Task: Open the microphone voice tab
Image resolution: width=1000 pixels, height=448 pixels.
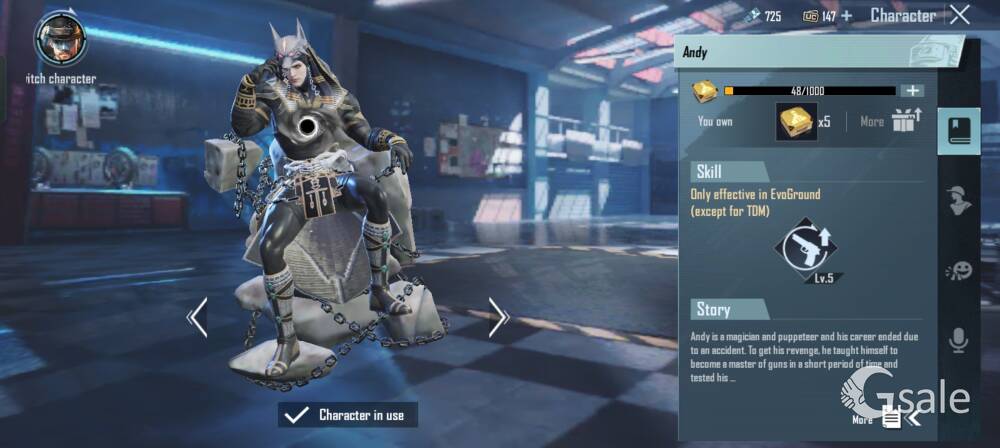Action: tap(958, 340)
